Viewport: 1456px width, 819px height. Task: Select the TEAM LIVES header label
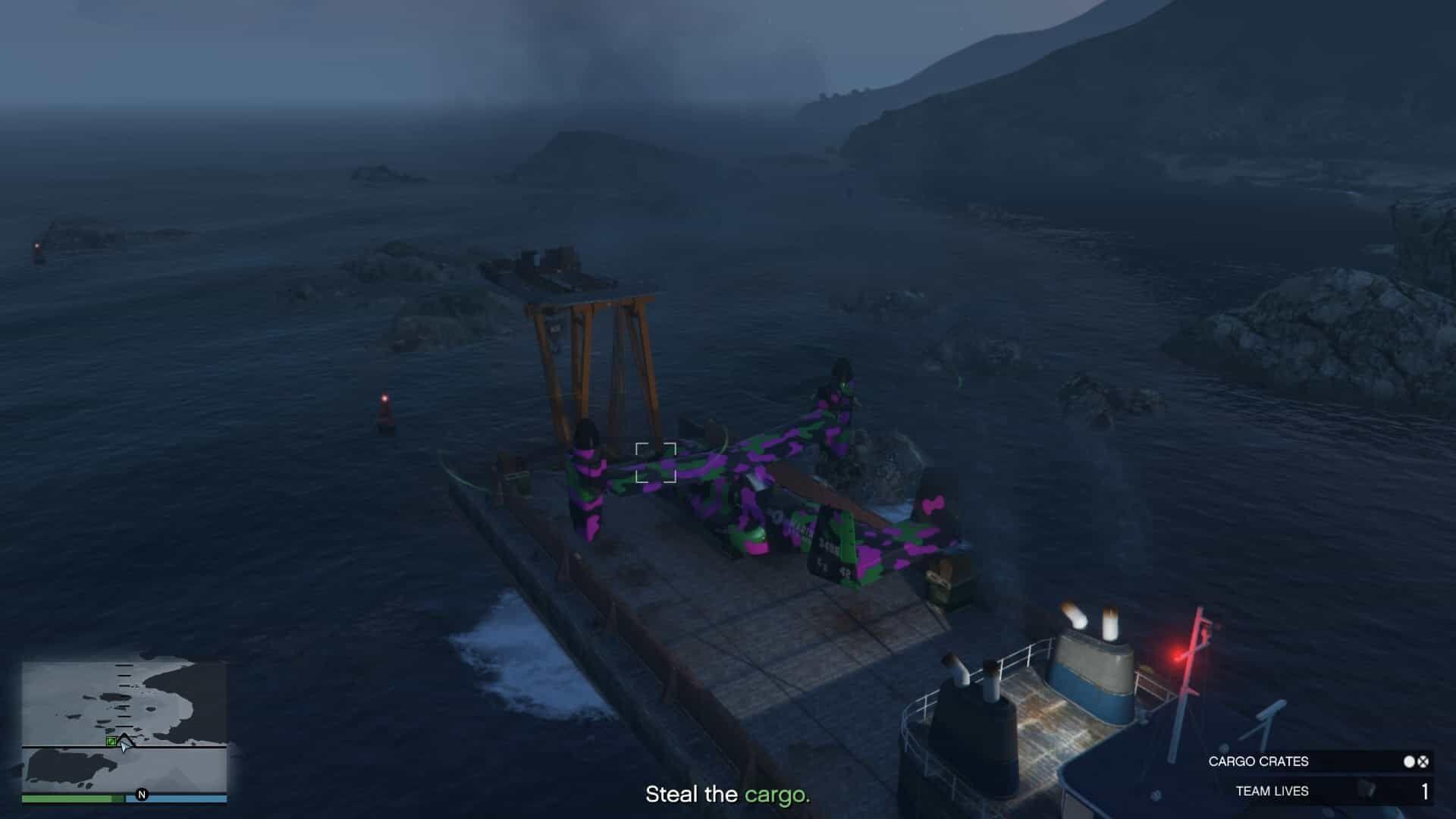(x=1272, y=791)
